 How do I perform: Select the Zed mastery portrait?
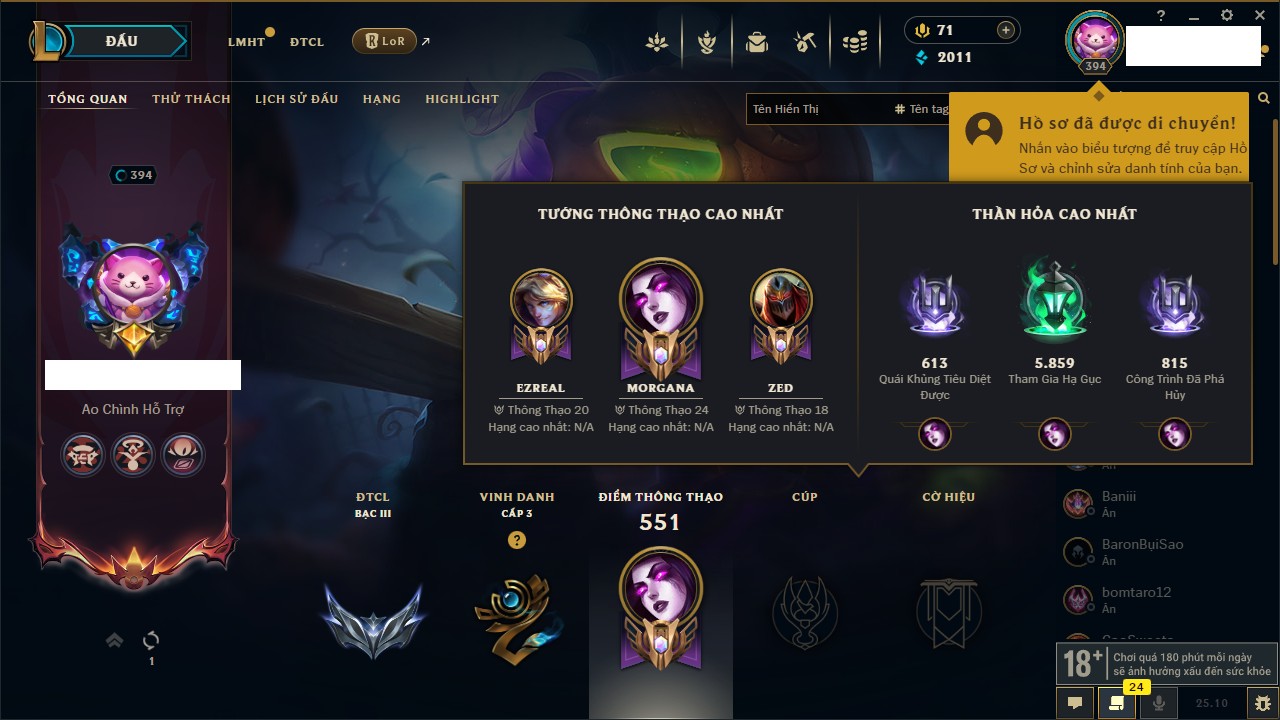click(x=781, y=302)
